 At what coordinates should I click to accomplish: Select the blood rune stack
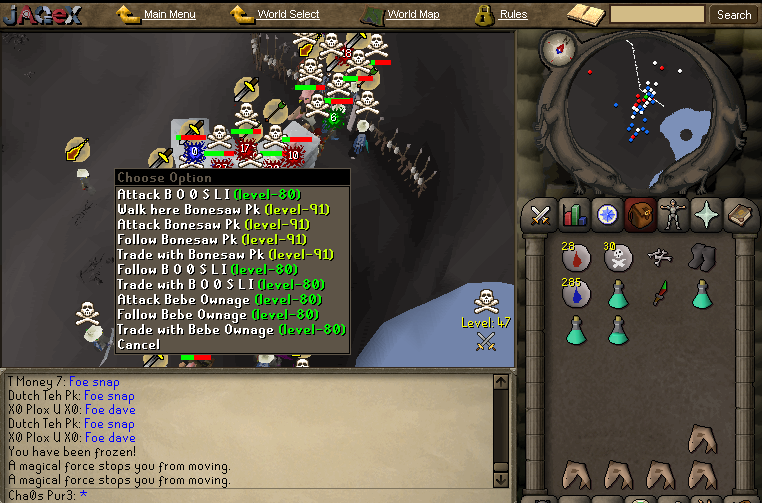click(x=576, y=258)
